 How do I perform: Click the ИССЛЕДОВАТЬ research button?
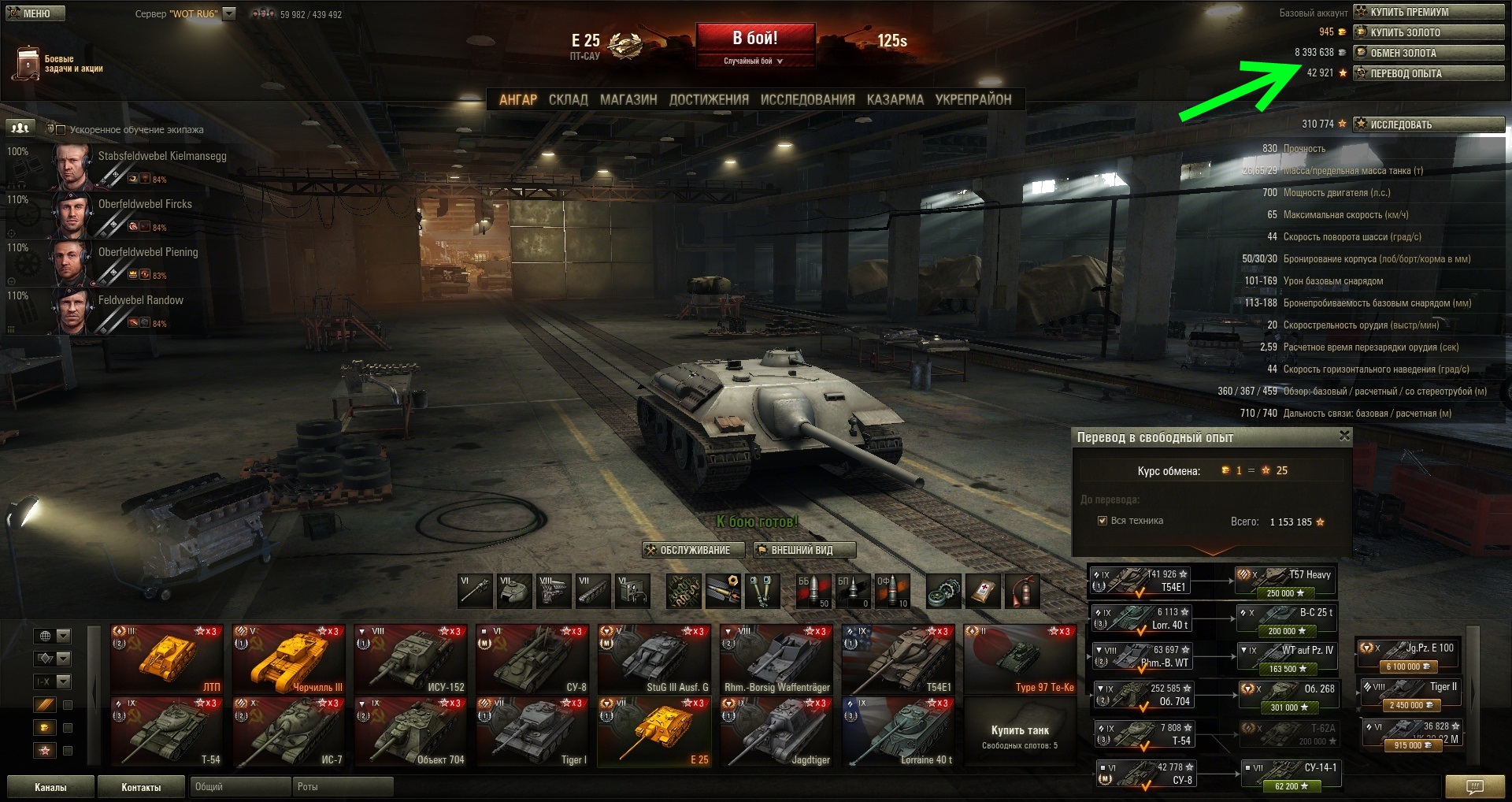tap(1429, 124)
